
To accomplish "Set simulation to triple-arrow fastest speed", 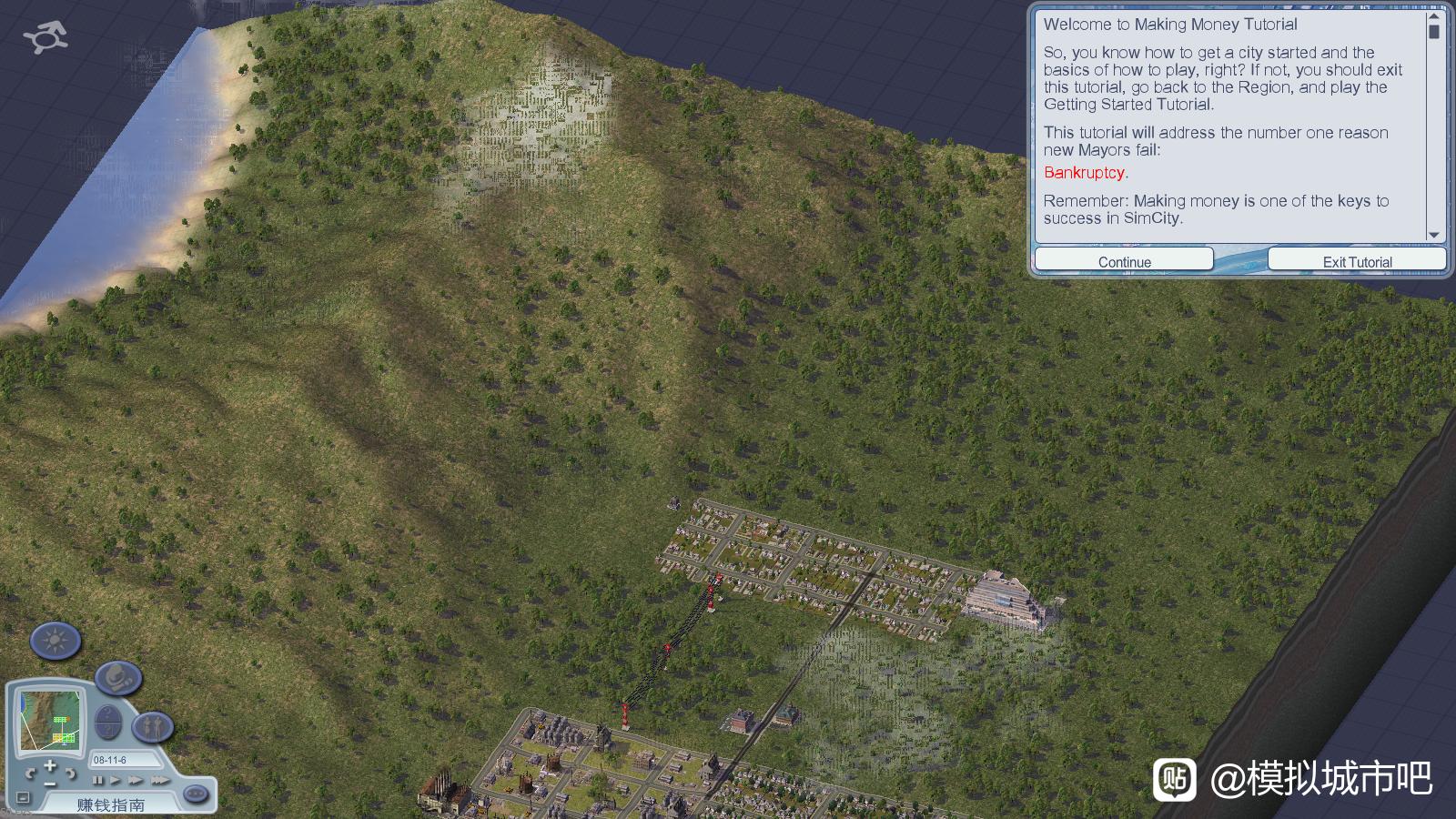I will coord(160,780).
